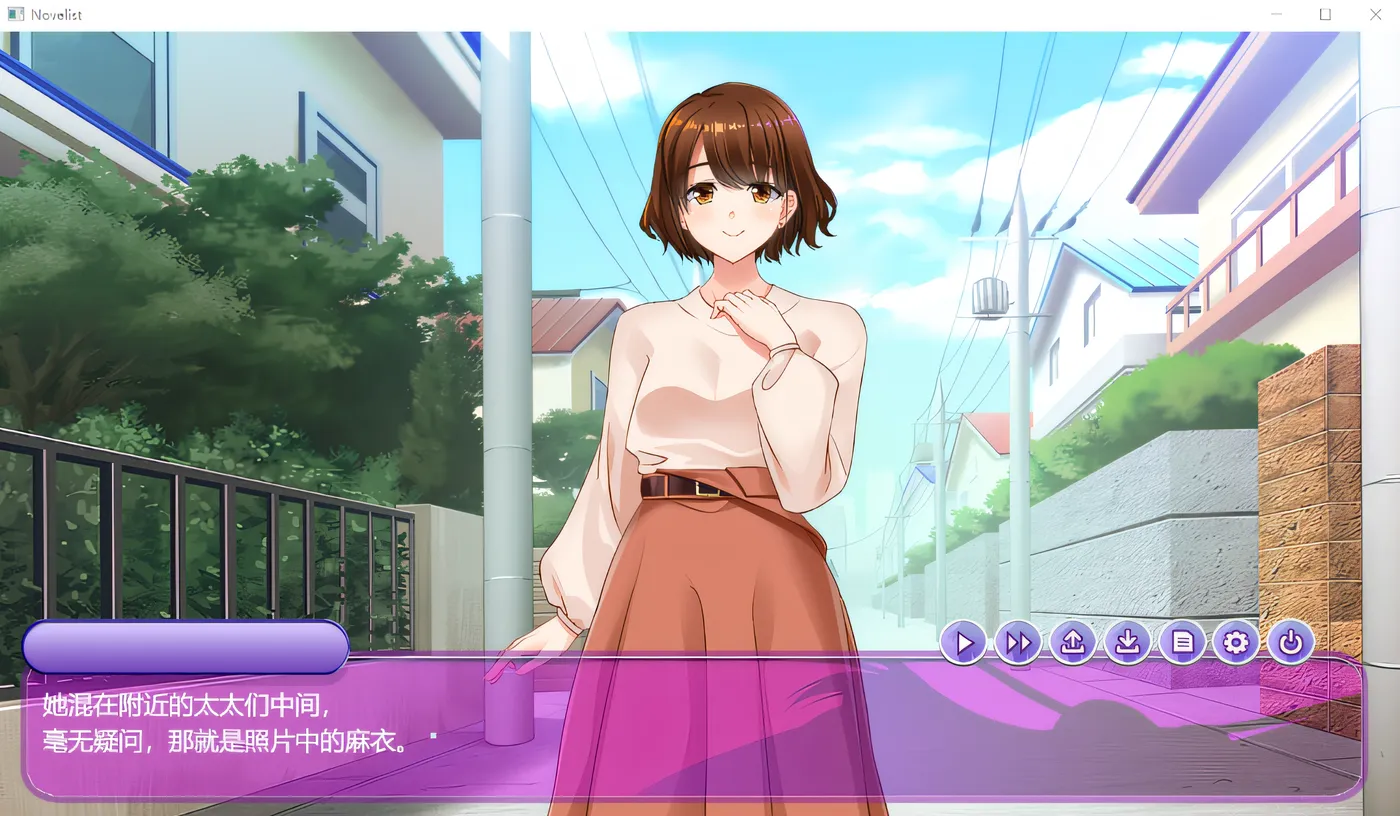Start auto-play with the single triangle button
This screenshot has width=1400, height=816.
click(x=964, y=642)
